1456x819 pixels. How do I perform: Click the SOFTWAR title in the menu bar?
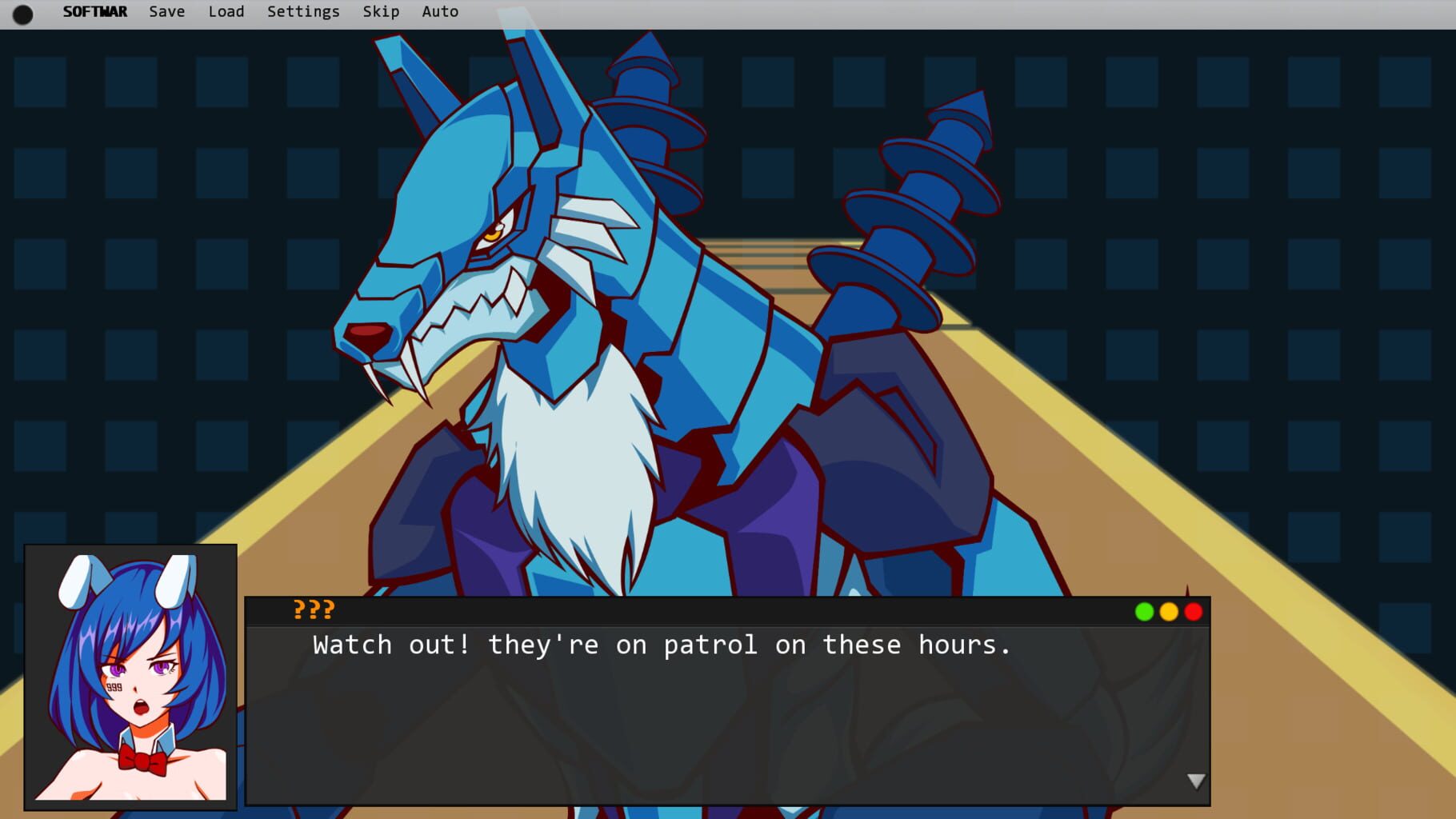click(94, 11)
